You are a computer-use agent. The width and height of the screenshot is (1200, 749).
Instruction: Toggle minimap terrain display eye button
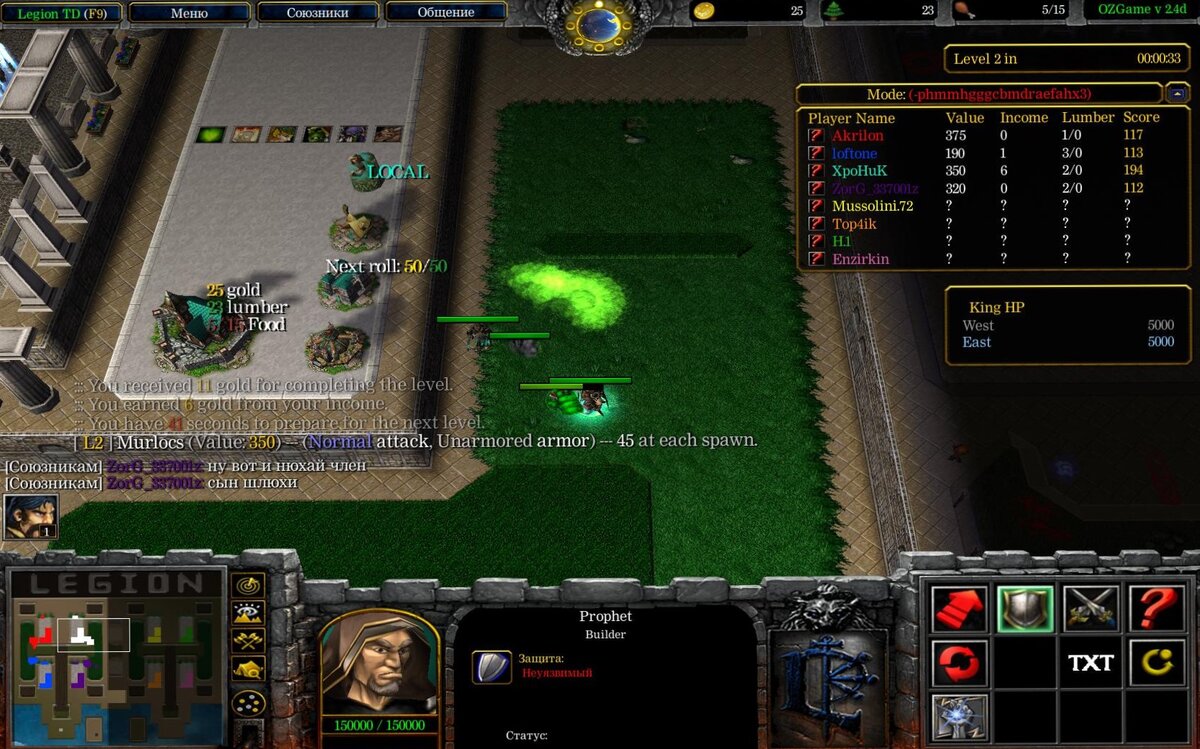pos(248,613)
